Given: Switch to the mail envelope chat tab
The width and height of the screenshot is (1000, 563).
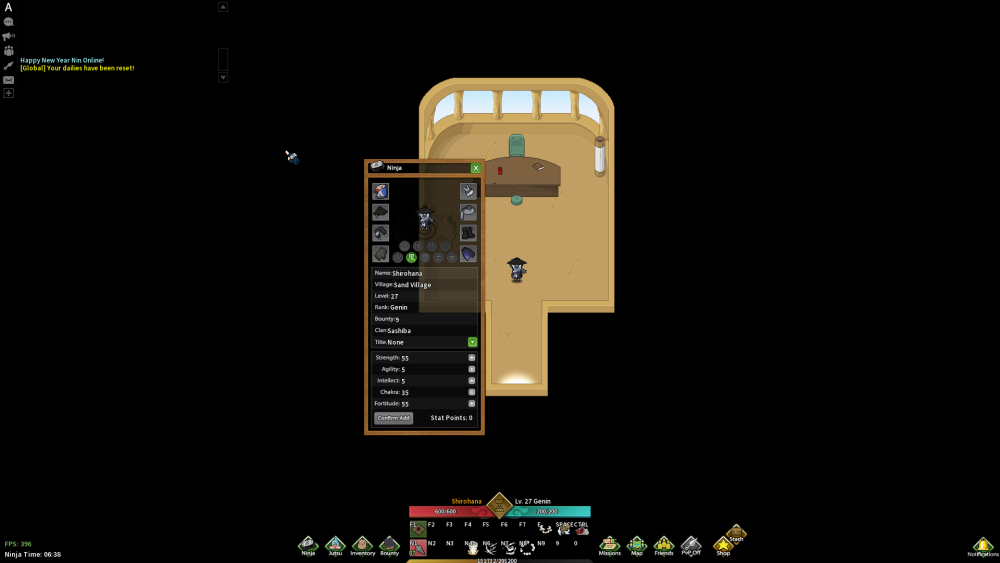Looking at the screenshot, I should tap(9, 79).
